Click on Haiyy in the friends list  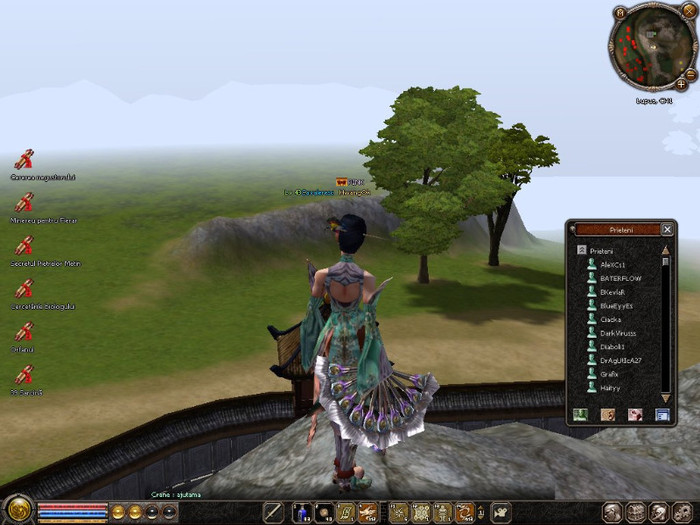click(x=610, y=388)
